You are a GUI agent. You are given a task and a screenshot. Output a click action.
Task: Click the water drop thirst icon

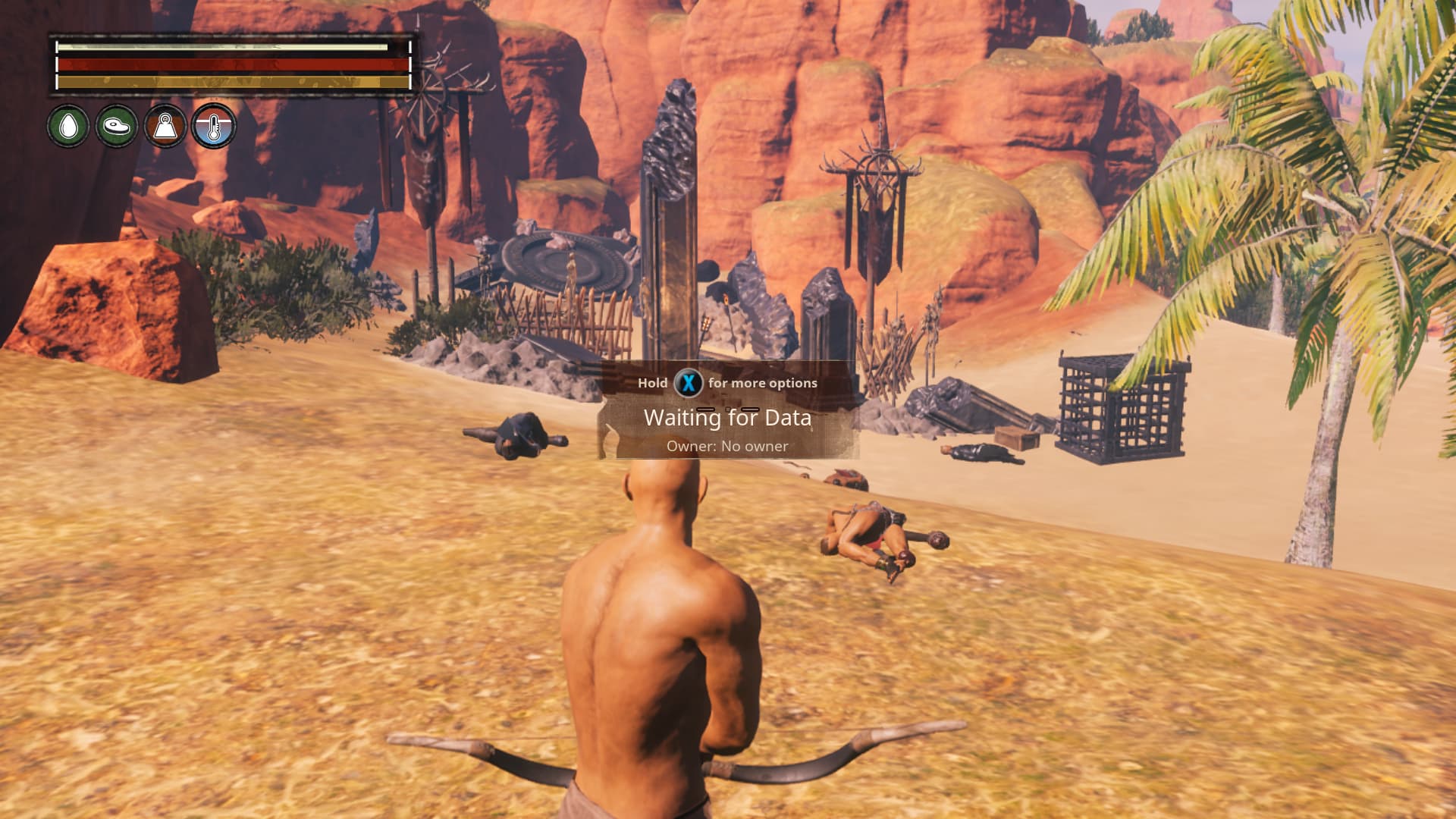(x=68, y=126)
